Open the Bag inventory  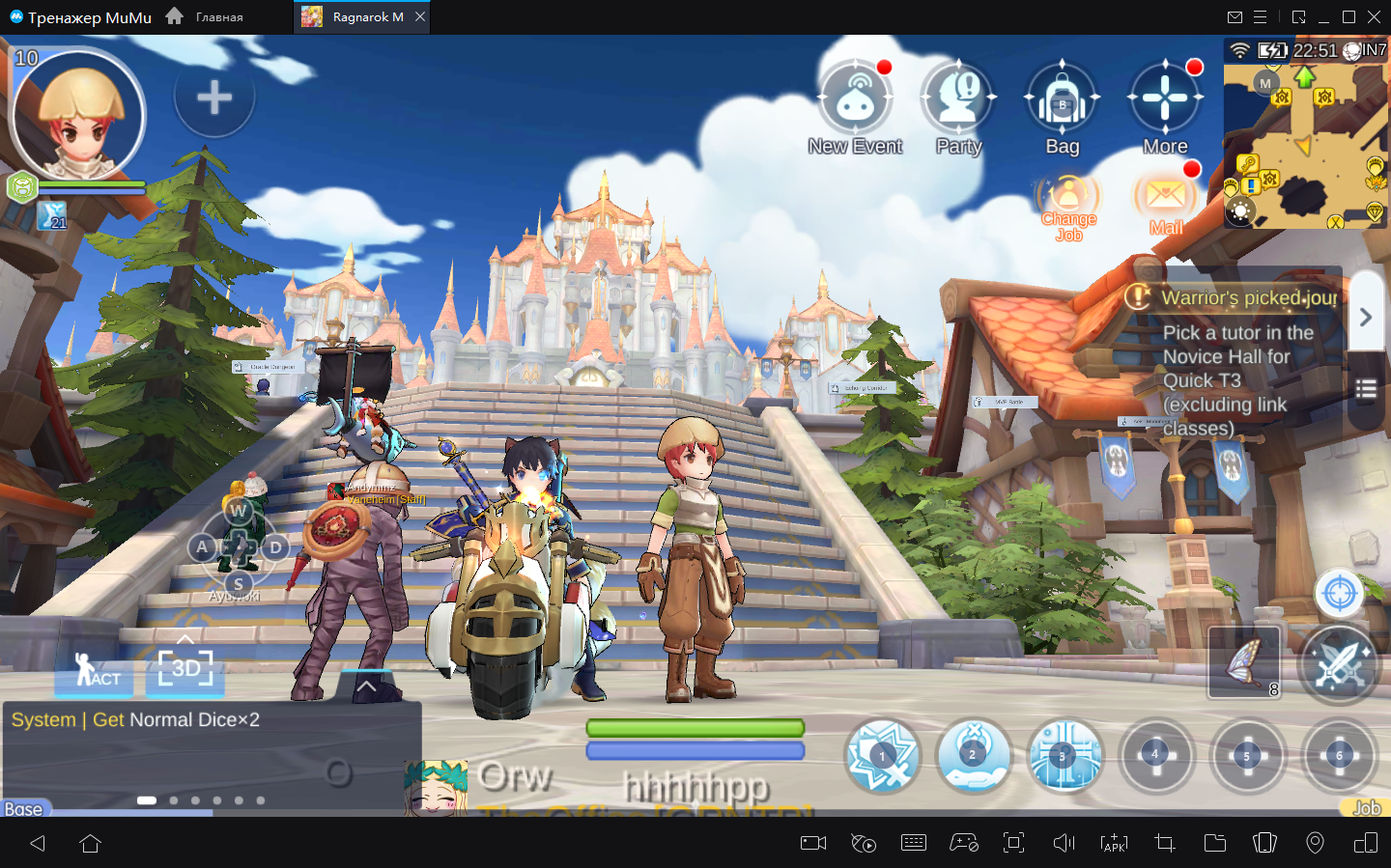pos(1062,99)
